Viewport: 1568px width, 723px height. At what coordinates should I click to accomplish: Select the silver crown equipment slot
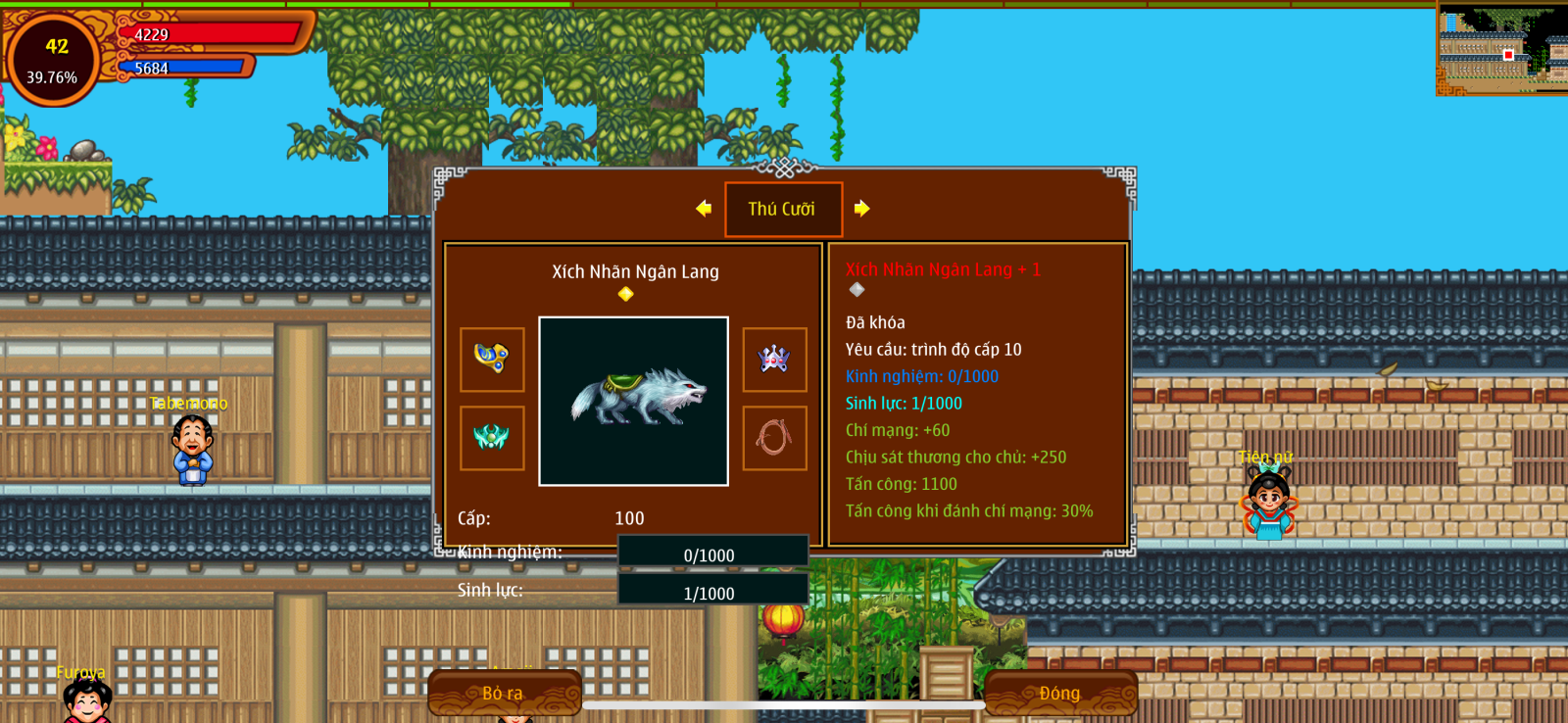tap(774, 360)
